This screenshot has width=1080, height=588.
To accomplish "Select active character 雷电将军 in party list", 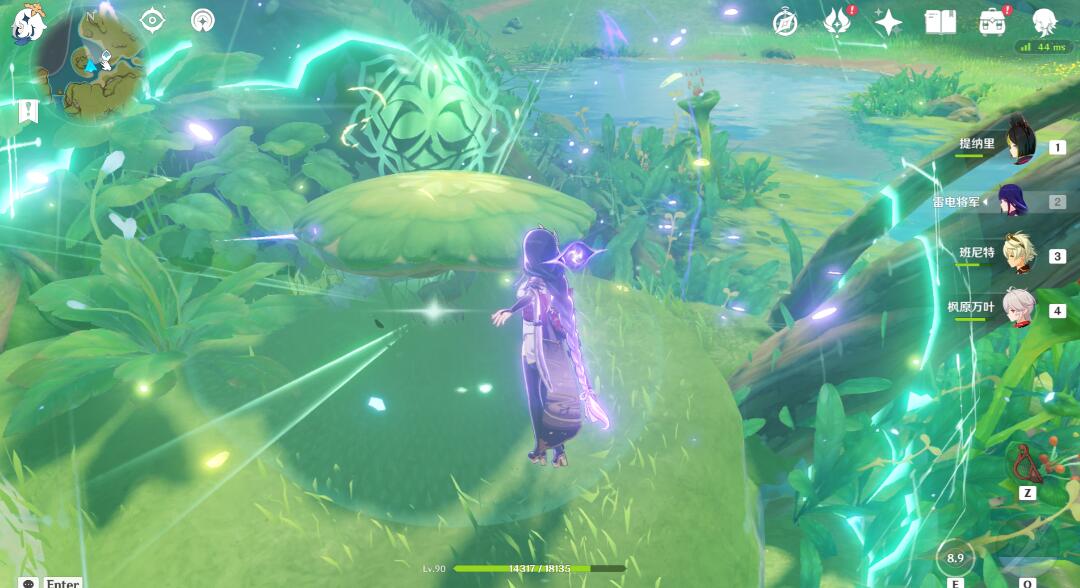I will click(x=1020, y=201).
